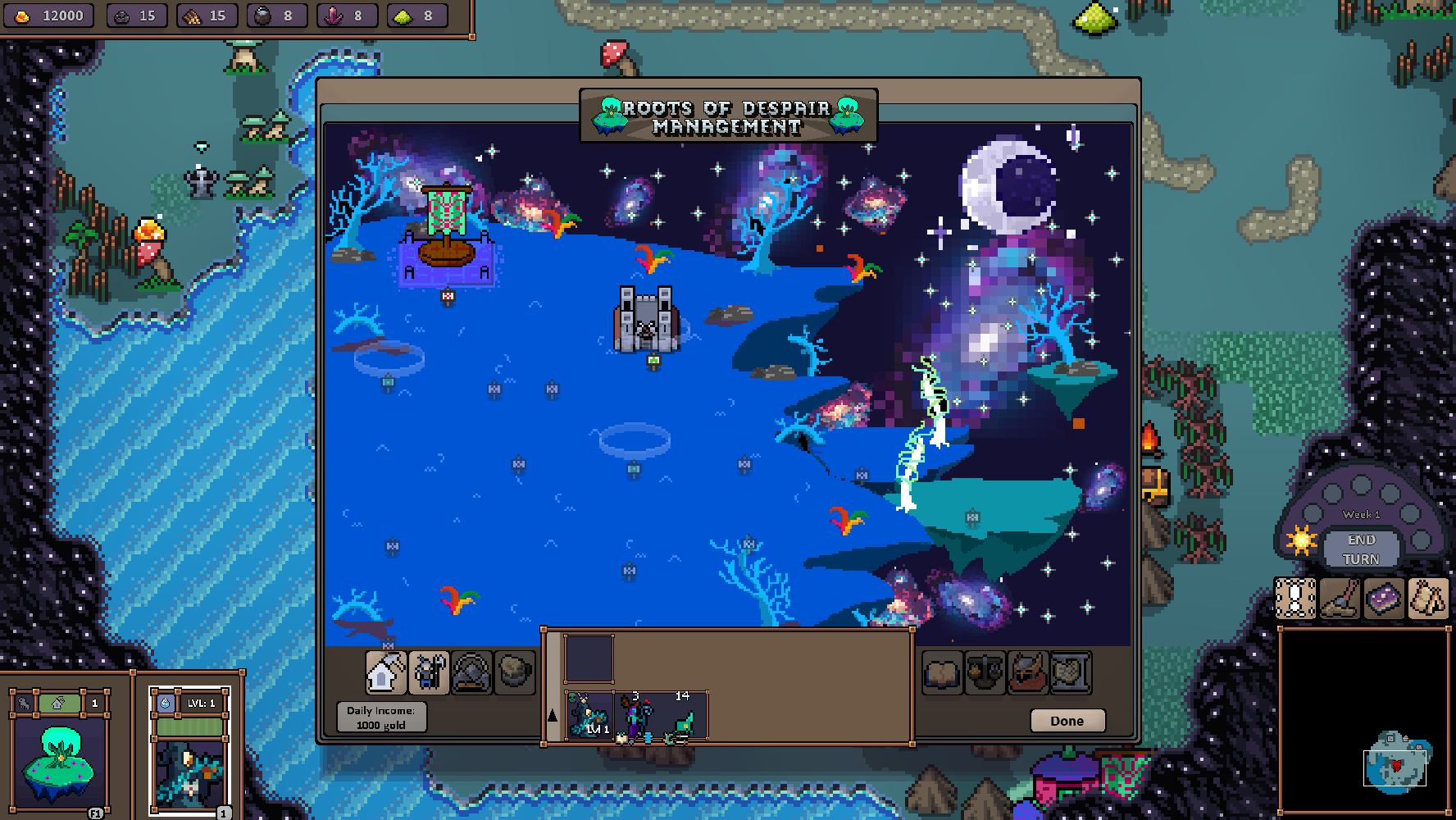Image resolution: width=1456 pixels, height=820 pixels.
Task: Click the white die icon beside End Turn
Action: coord(1294,598)
